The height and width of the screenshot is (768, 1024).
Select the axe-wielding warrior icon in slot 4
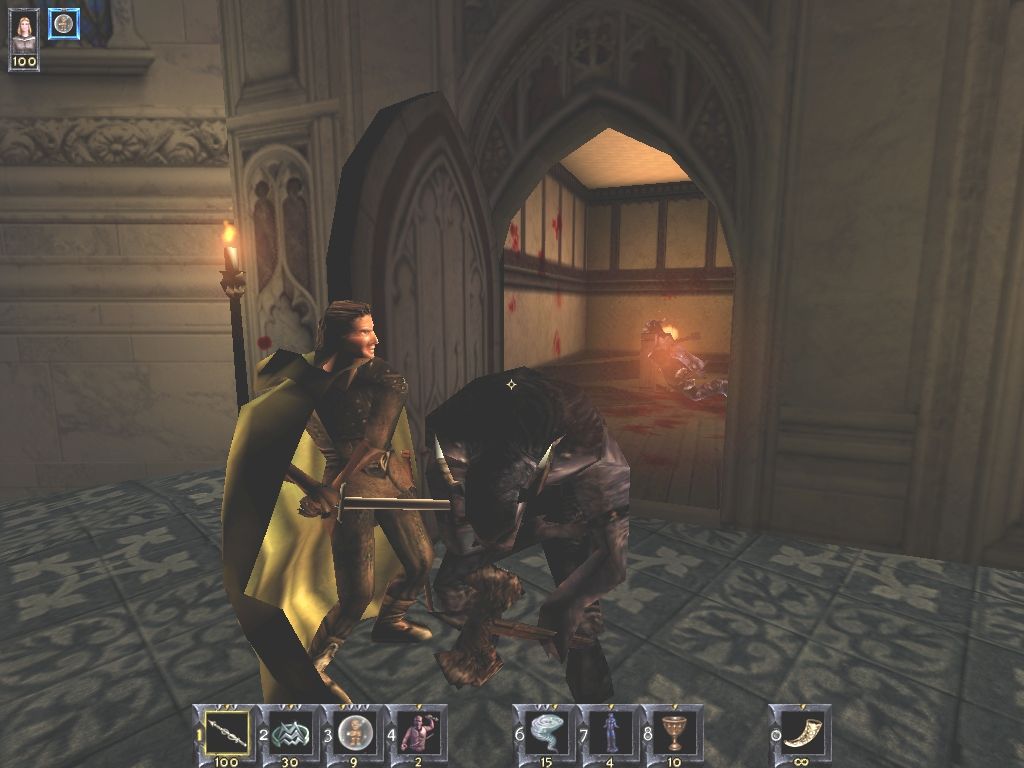click(x=416, y=732)
